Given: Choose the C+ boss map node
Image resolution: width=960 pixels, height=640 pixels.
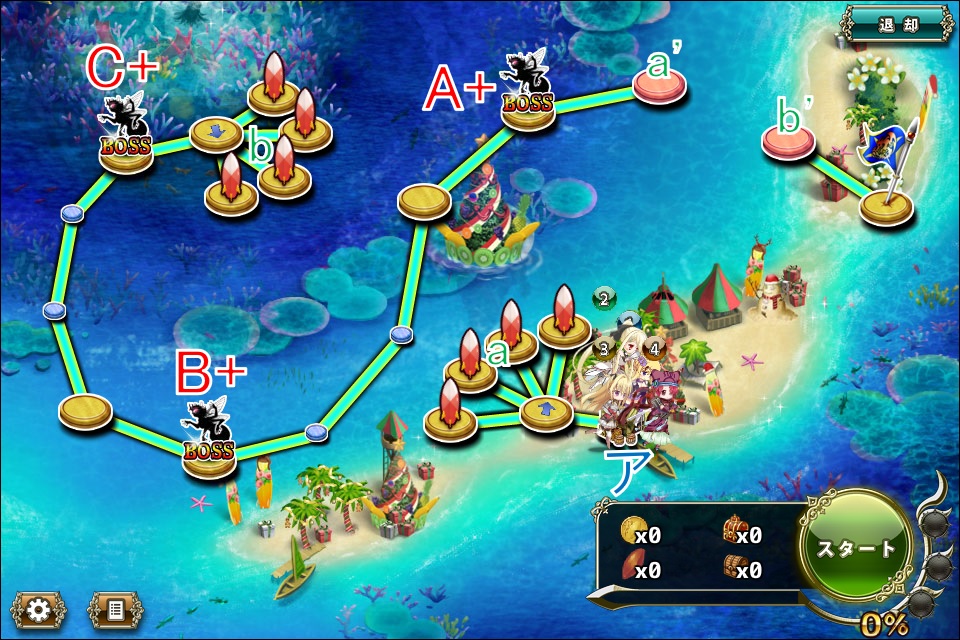Looking at the screenshot, I should (126, 153).
